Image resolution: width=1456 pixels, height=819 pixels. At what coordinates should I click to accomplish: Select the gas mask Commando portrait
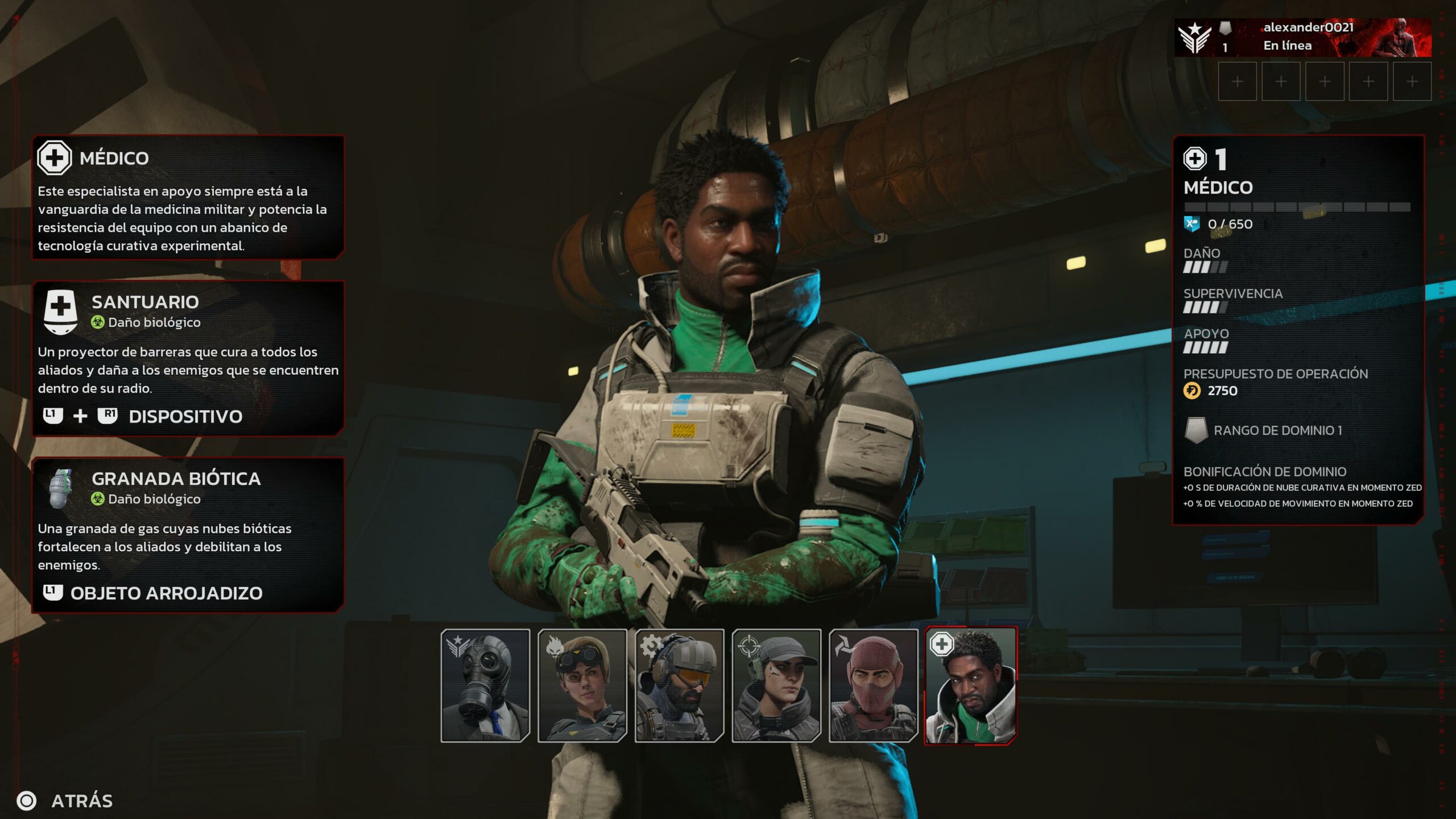pyautogui.click(x=485, y=685)
